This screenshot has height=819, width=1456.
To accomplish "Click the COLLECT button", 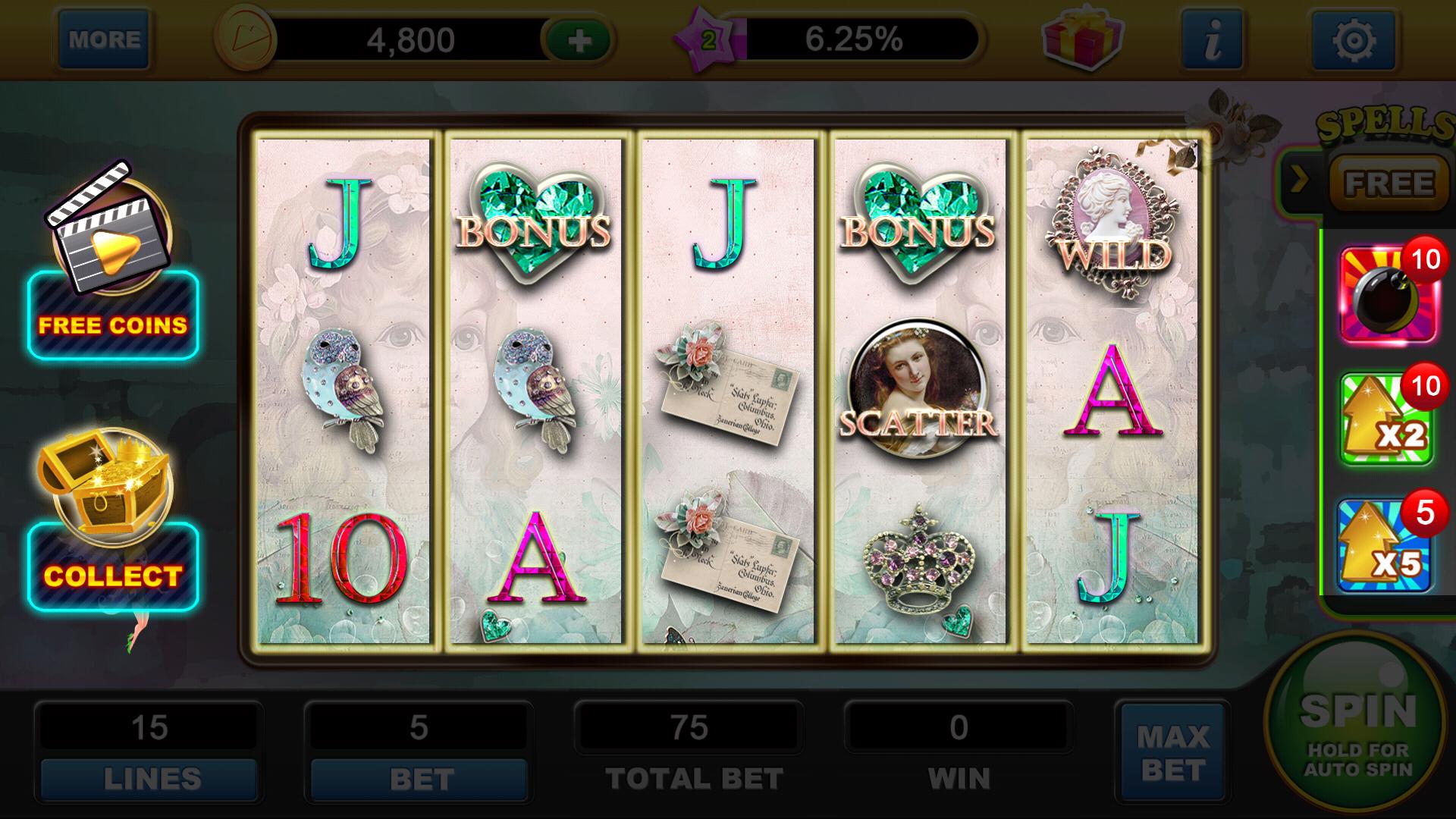I will (x=112, y=575).
